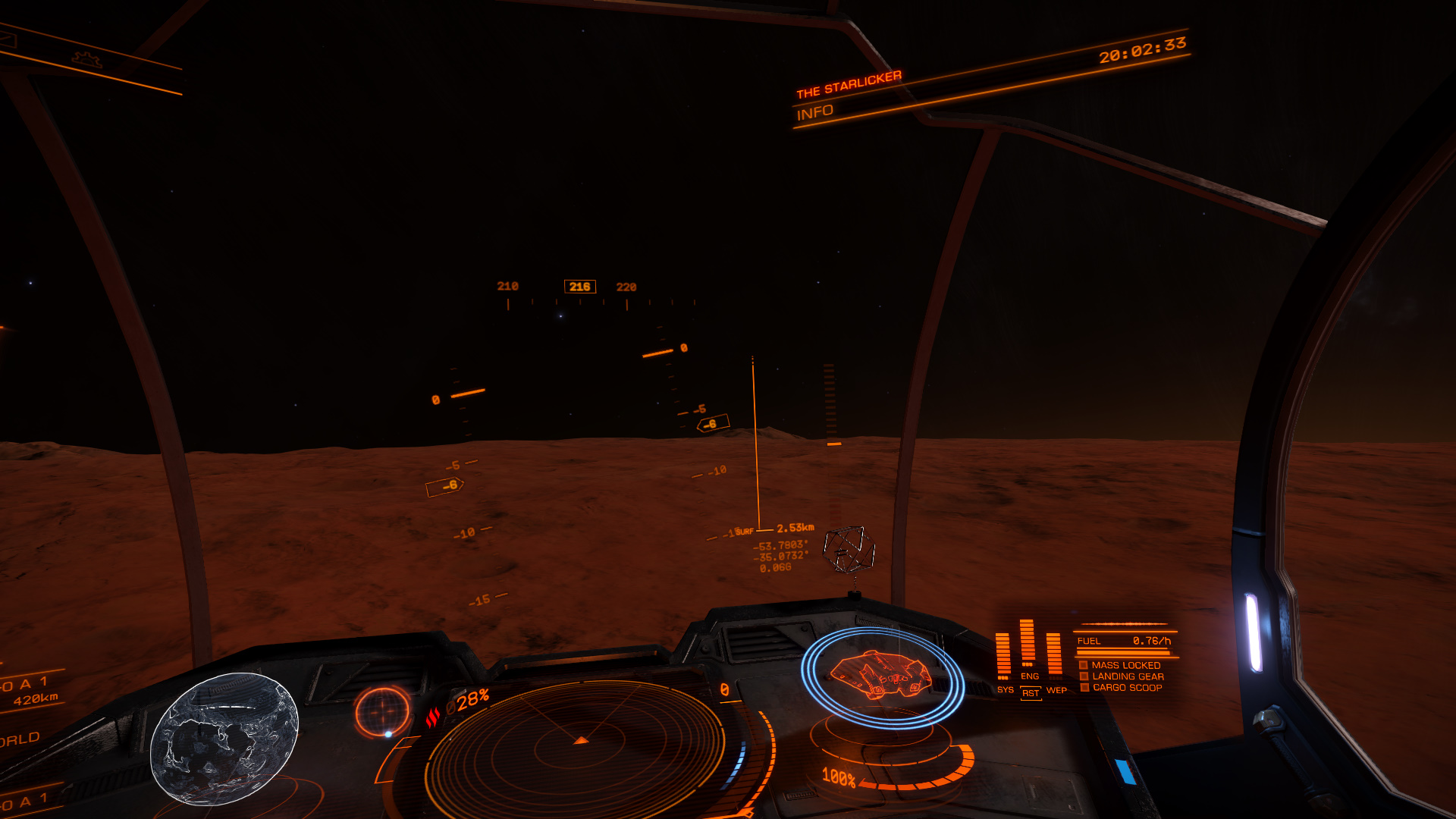Boost power to SYS column
Image resolution: width=1456 pixels, height=819 pixels.
click(x=1004, y=656)
